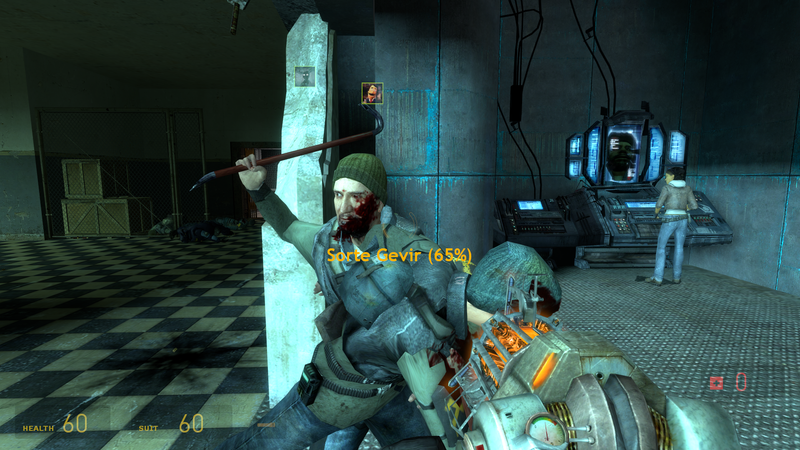Screen dimensions: 800x450
Task: Click the grey silhouette player avatar marker
Action: pos(305,76)
